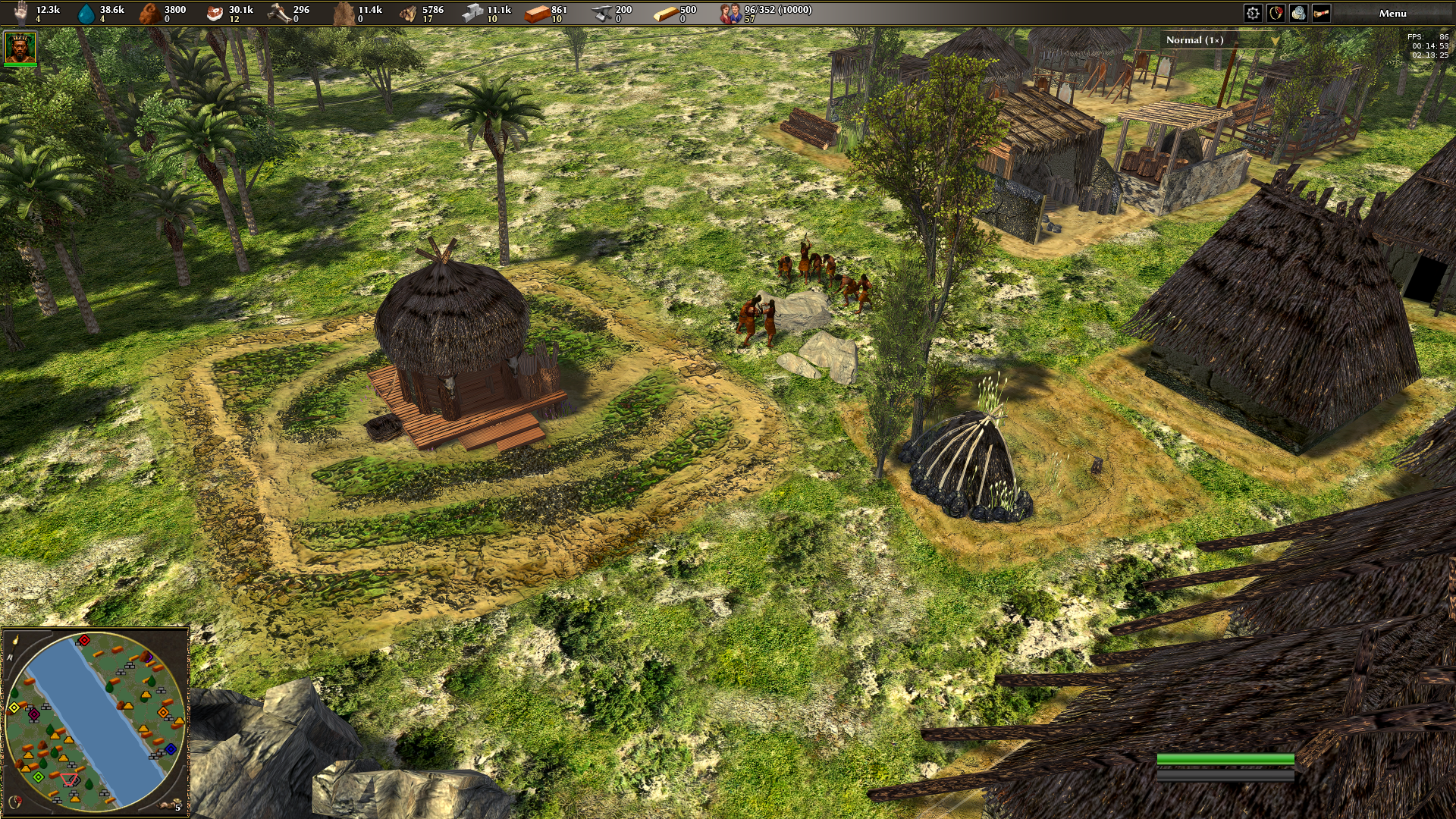Jump to the blue player marker on minimap

click(170, 749)
